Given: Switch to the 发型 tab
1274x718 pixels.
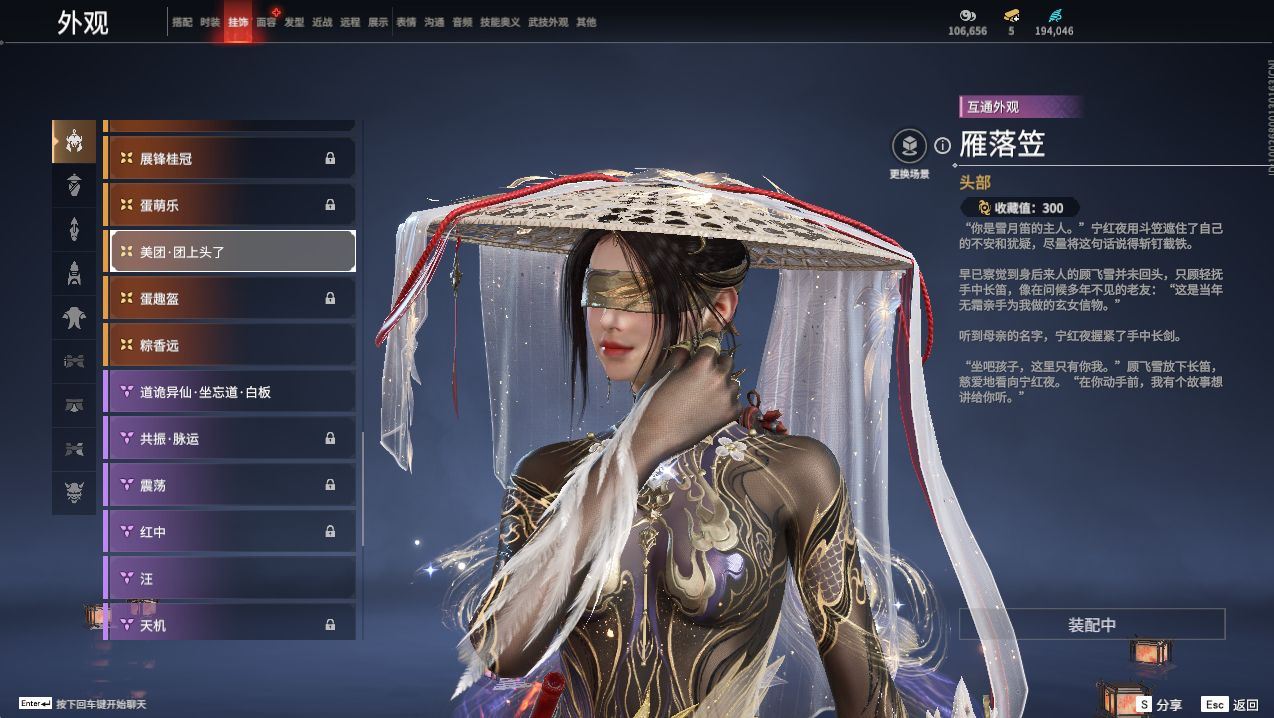Looking at the screenshot, I should [294, 22].
